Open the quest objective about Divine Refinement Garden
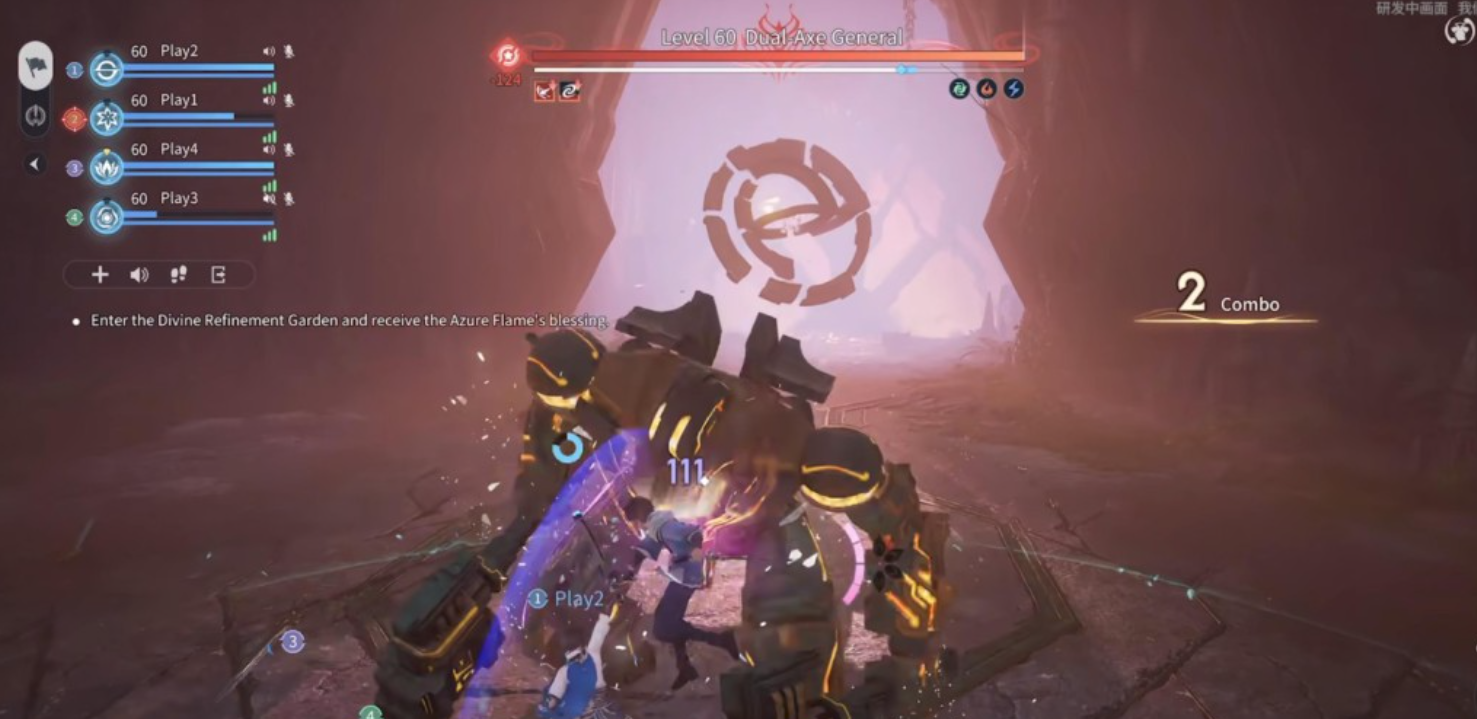Image resolution: width=1477 pixels, height=719 pixels. click(x=350, y=321)
